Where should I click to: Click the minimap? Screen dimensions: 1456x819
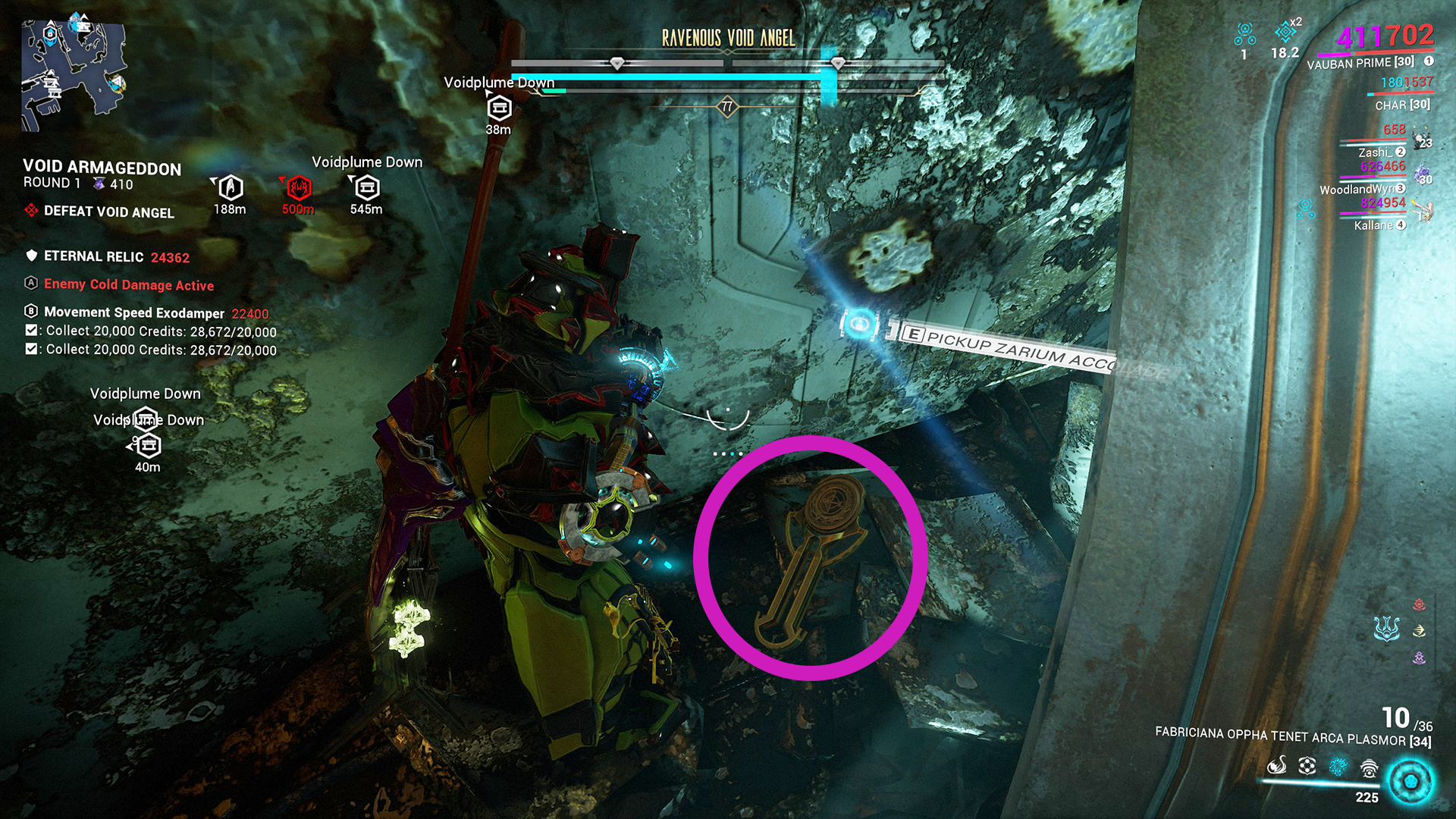click(74, 74)
